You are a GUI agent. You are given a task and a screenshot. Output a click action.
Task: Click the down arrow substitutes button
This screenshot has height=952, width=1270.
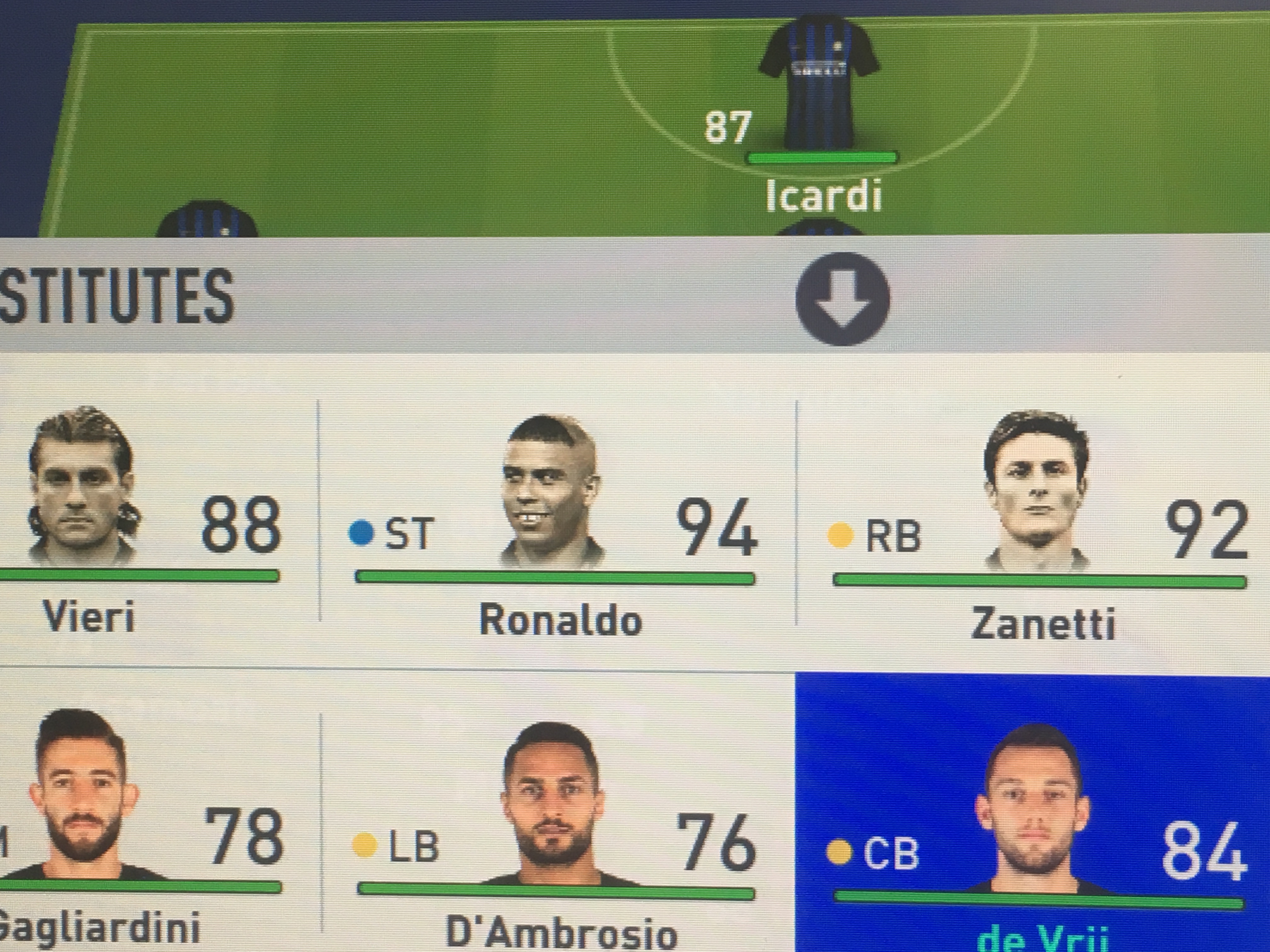(842, 299)
